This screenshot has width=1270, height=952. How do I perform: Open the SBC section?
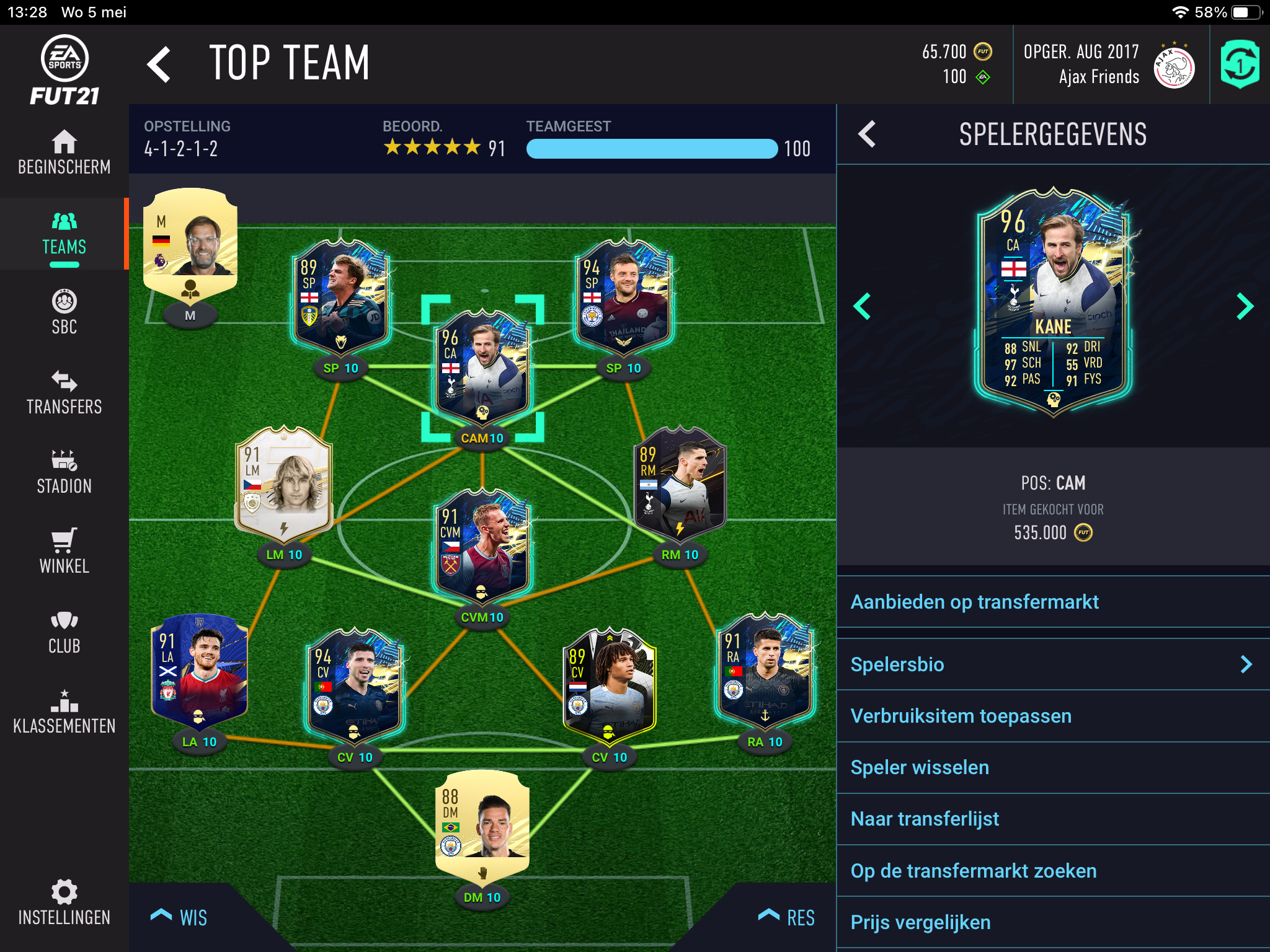click(64, 312)
